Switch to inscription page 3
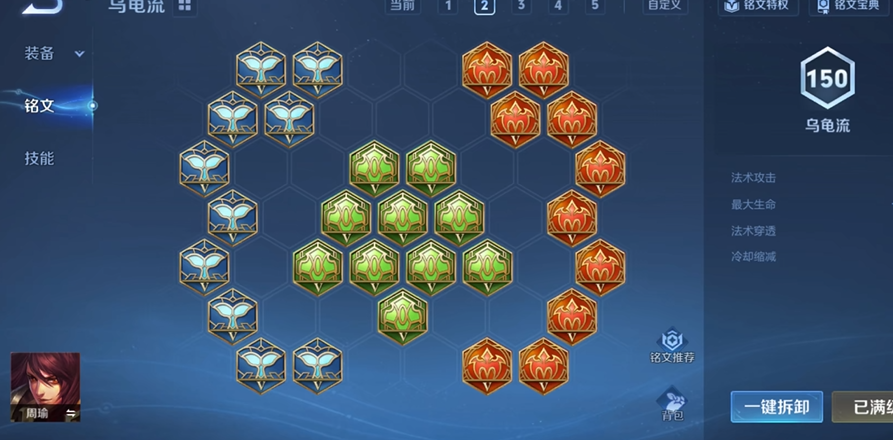The width and height of the screenshot is (893, 440). pos(521,6)
